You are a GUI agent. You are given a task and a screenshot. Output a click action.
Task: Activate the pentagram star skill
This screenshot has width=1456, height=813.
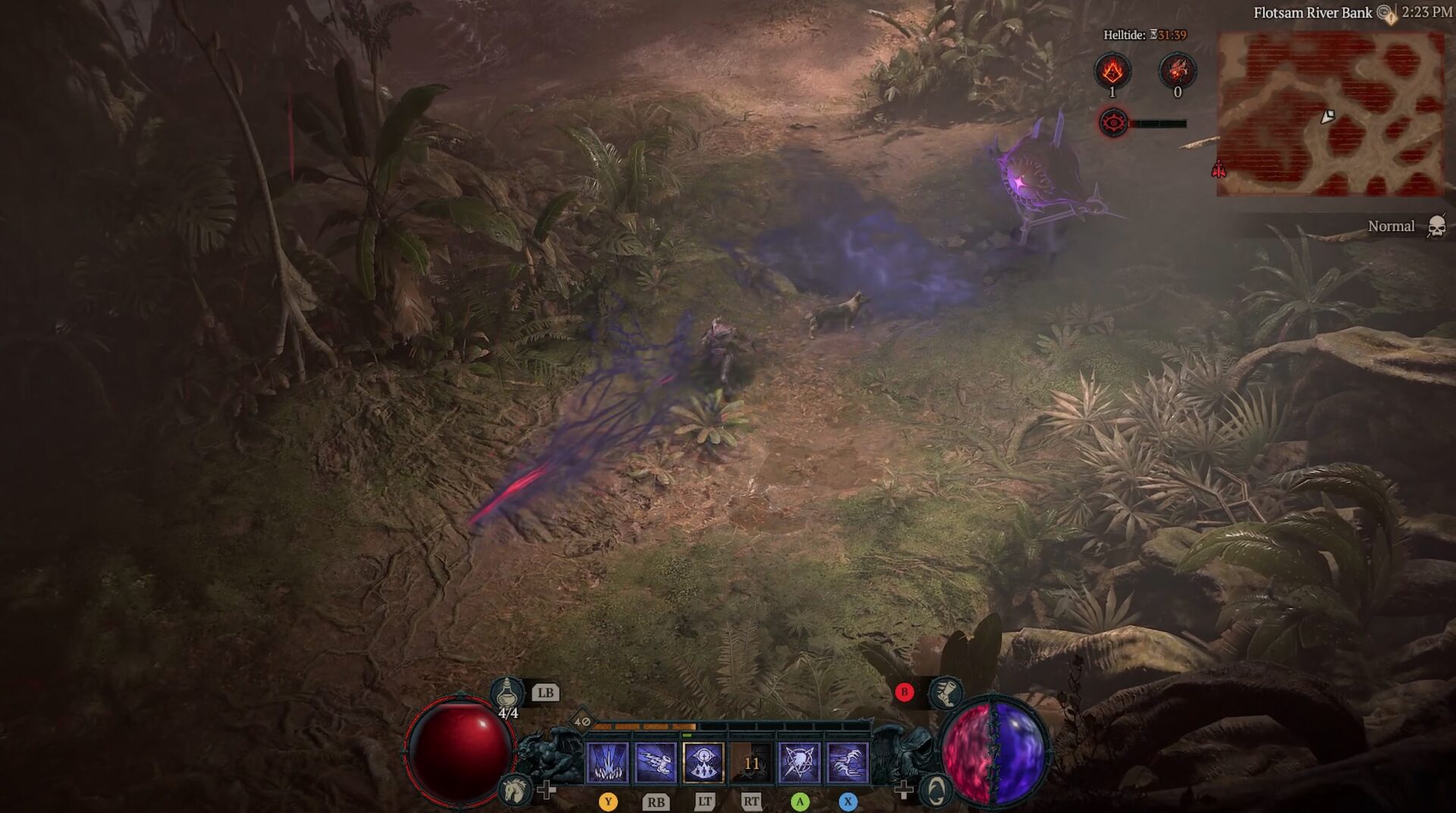[799, 762]
